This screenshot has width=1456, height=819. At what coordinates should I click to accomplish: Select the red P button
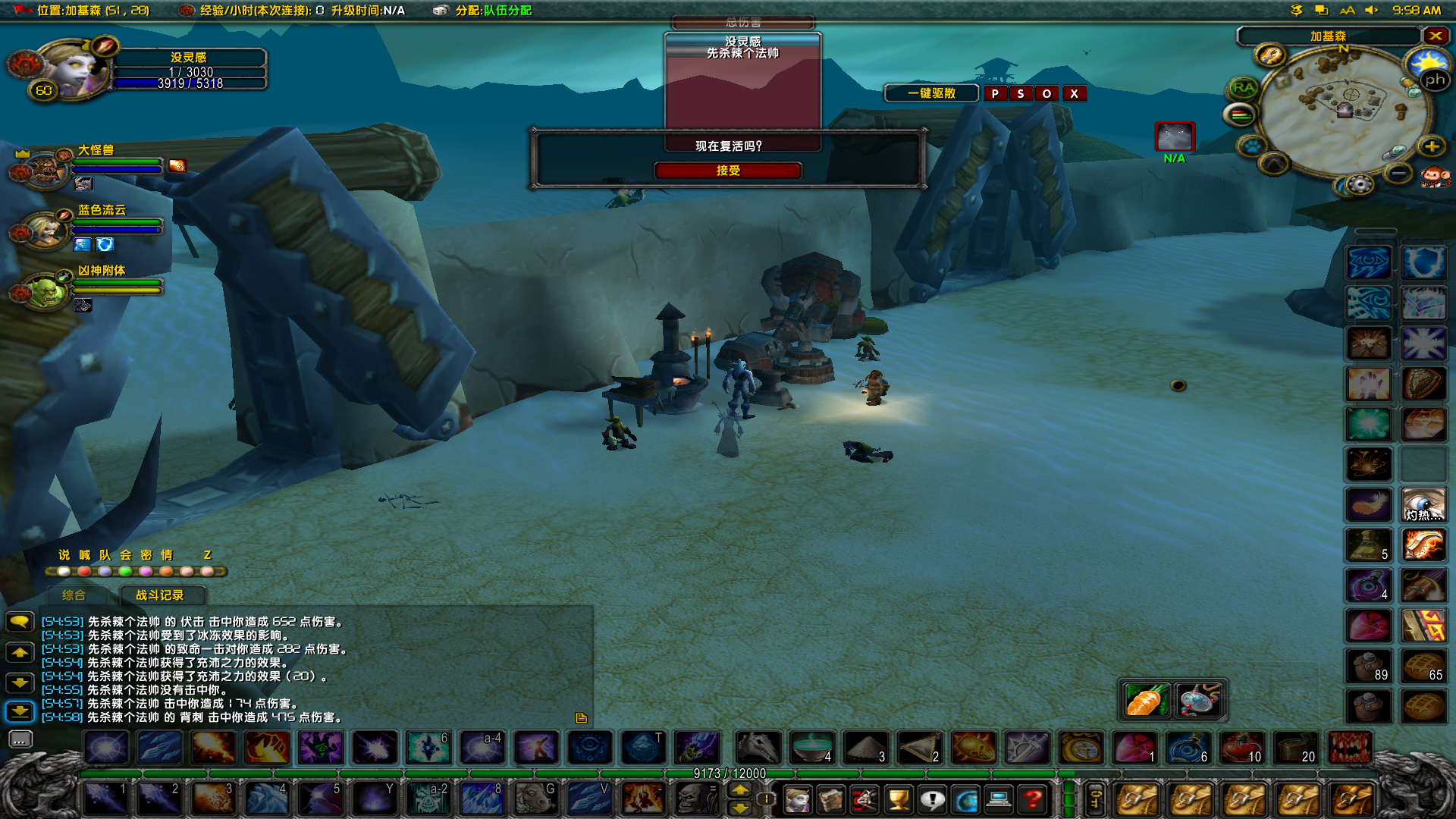click(995, 93)
